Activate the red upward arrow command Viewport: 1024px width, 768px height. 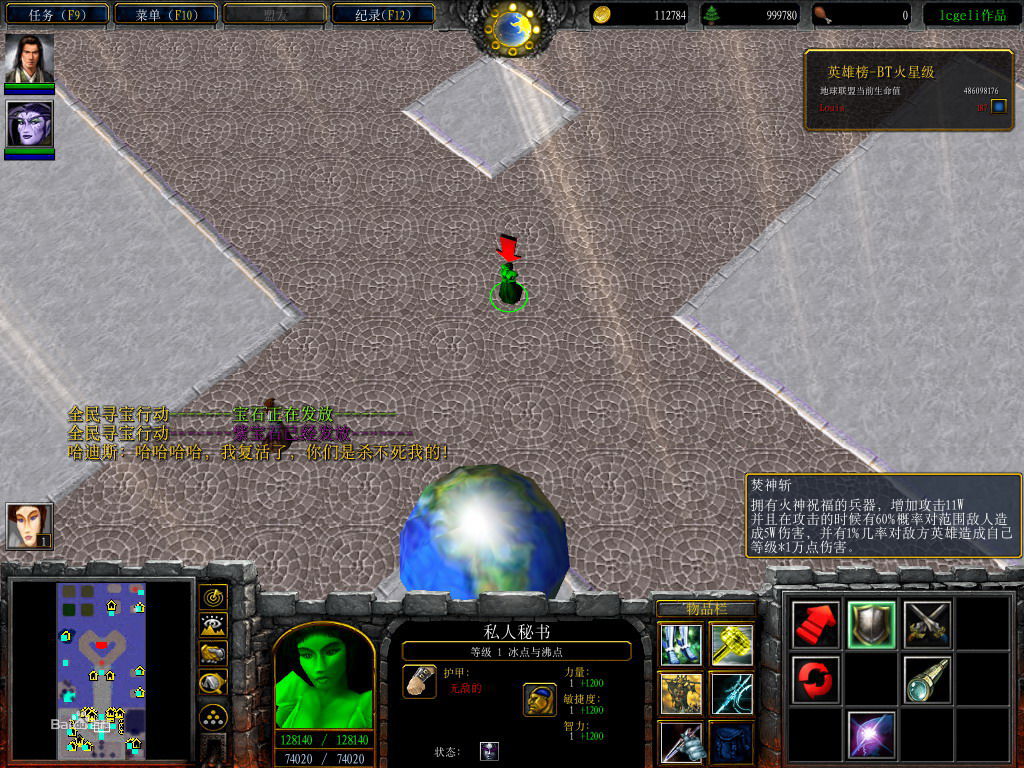815,625
